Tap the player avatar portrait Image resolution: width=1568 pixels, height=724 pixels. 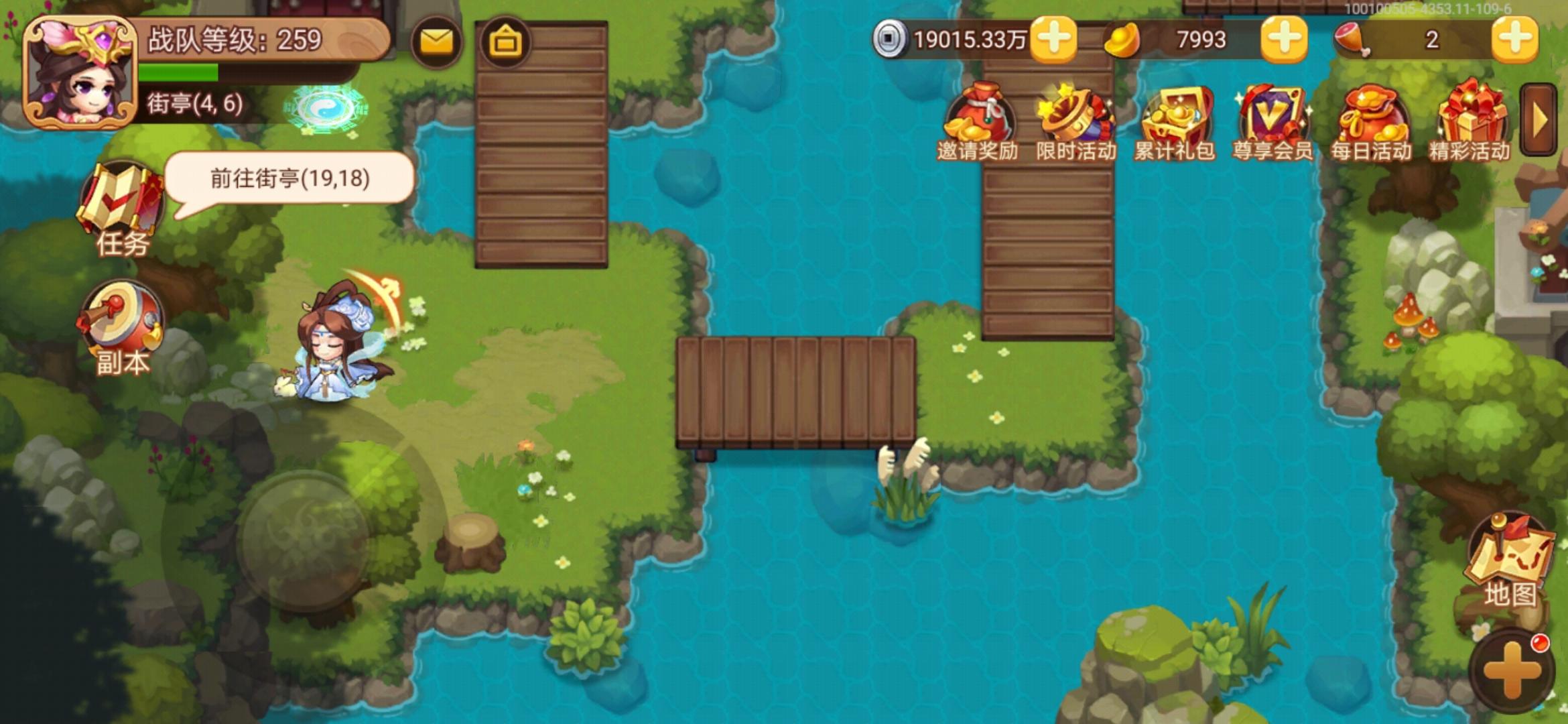[x=82, y=72]
